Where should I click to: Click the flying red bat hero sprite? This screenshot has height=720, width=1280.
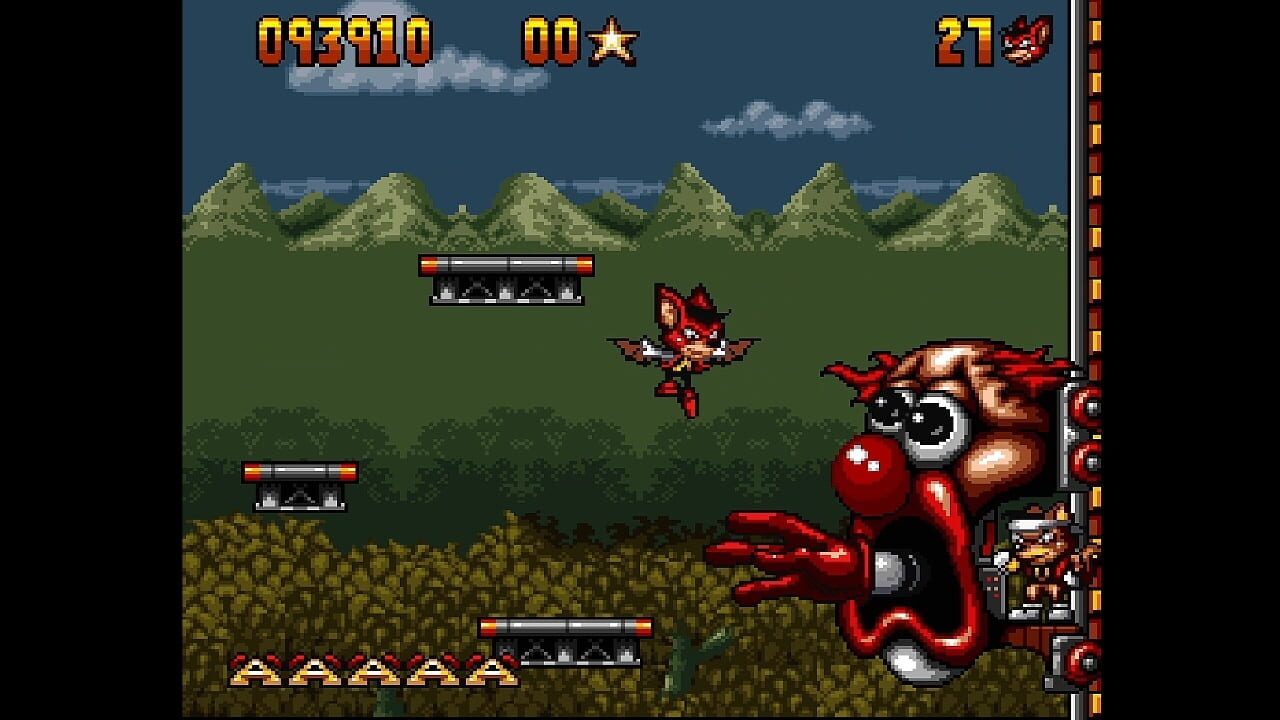[690, 345]
